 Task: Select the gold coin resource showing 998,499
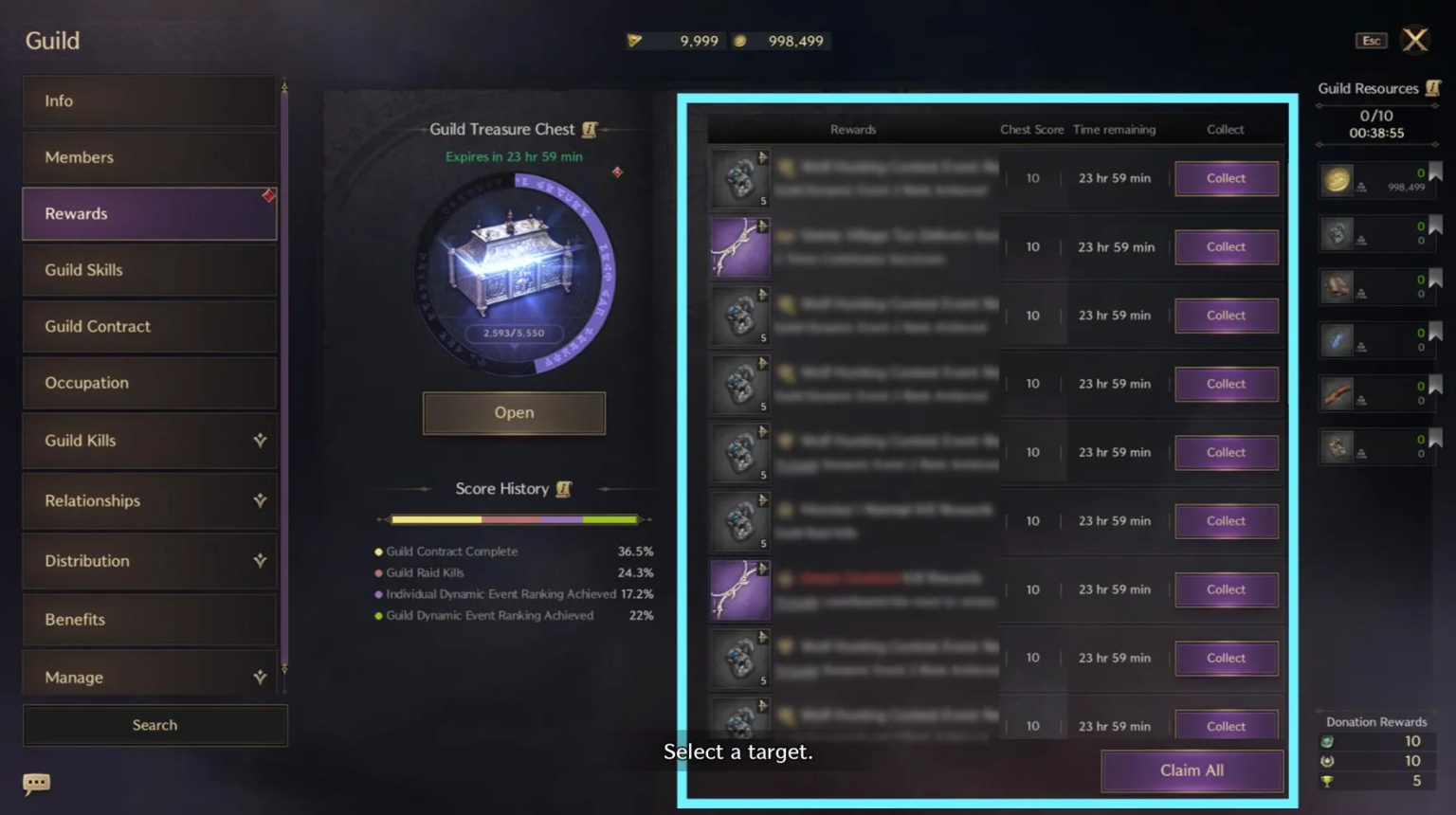coord(1338,180)
